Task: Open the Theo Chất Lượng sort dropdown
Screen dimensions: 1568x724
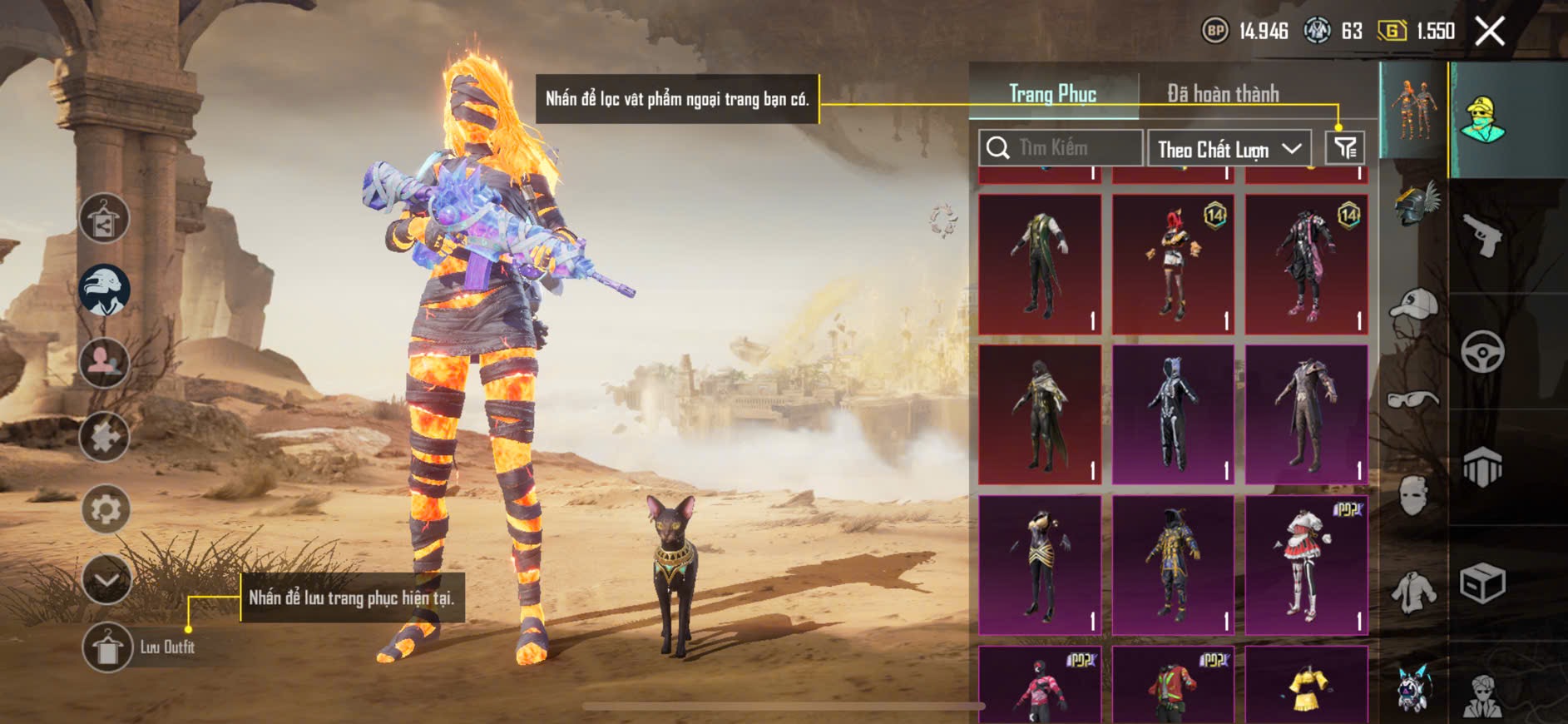Action: [1229, 149]
